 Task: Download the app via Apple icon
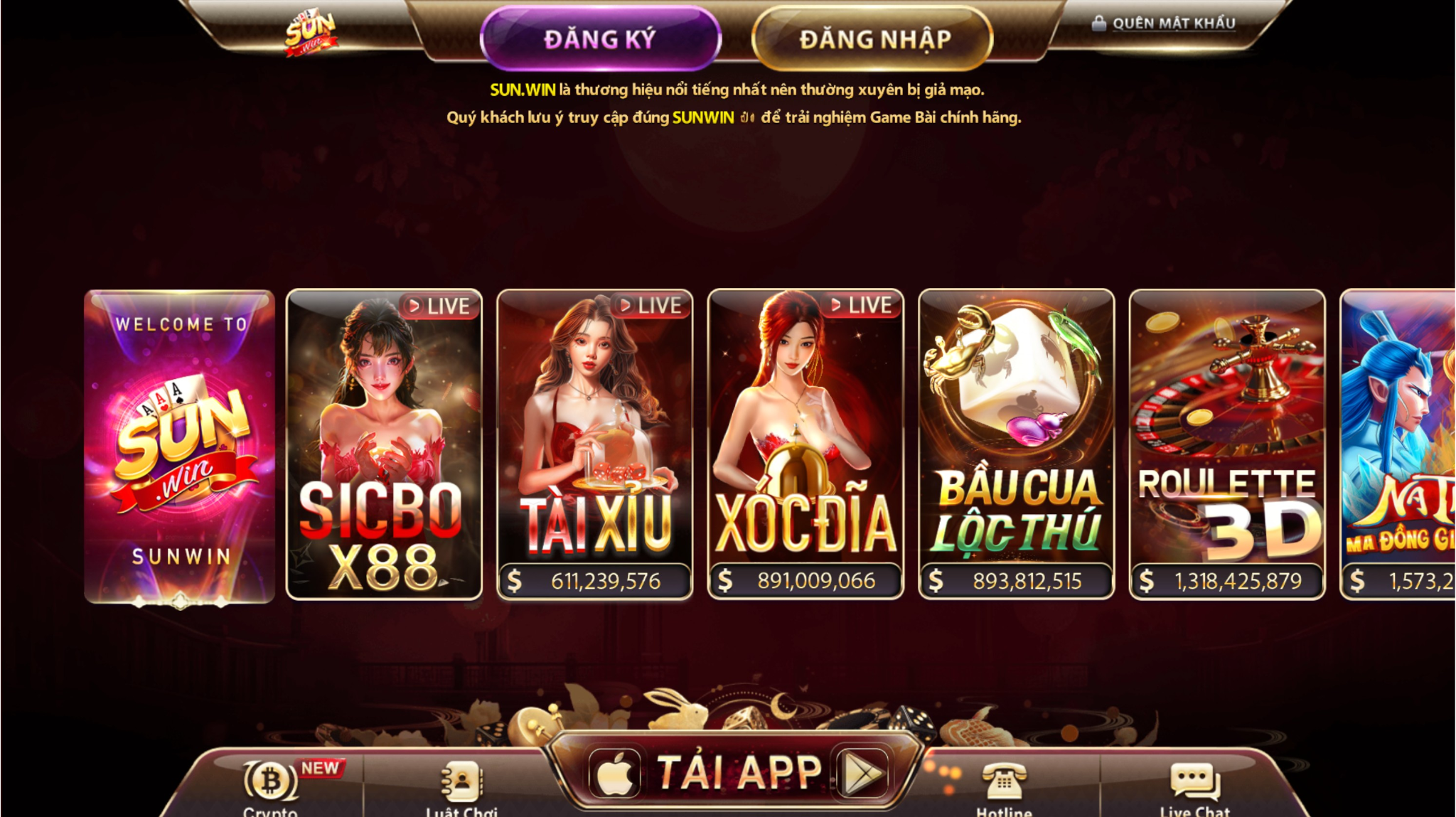(616, 773)
